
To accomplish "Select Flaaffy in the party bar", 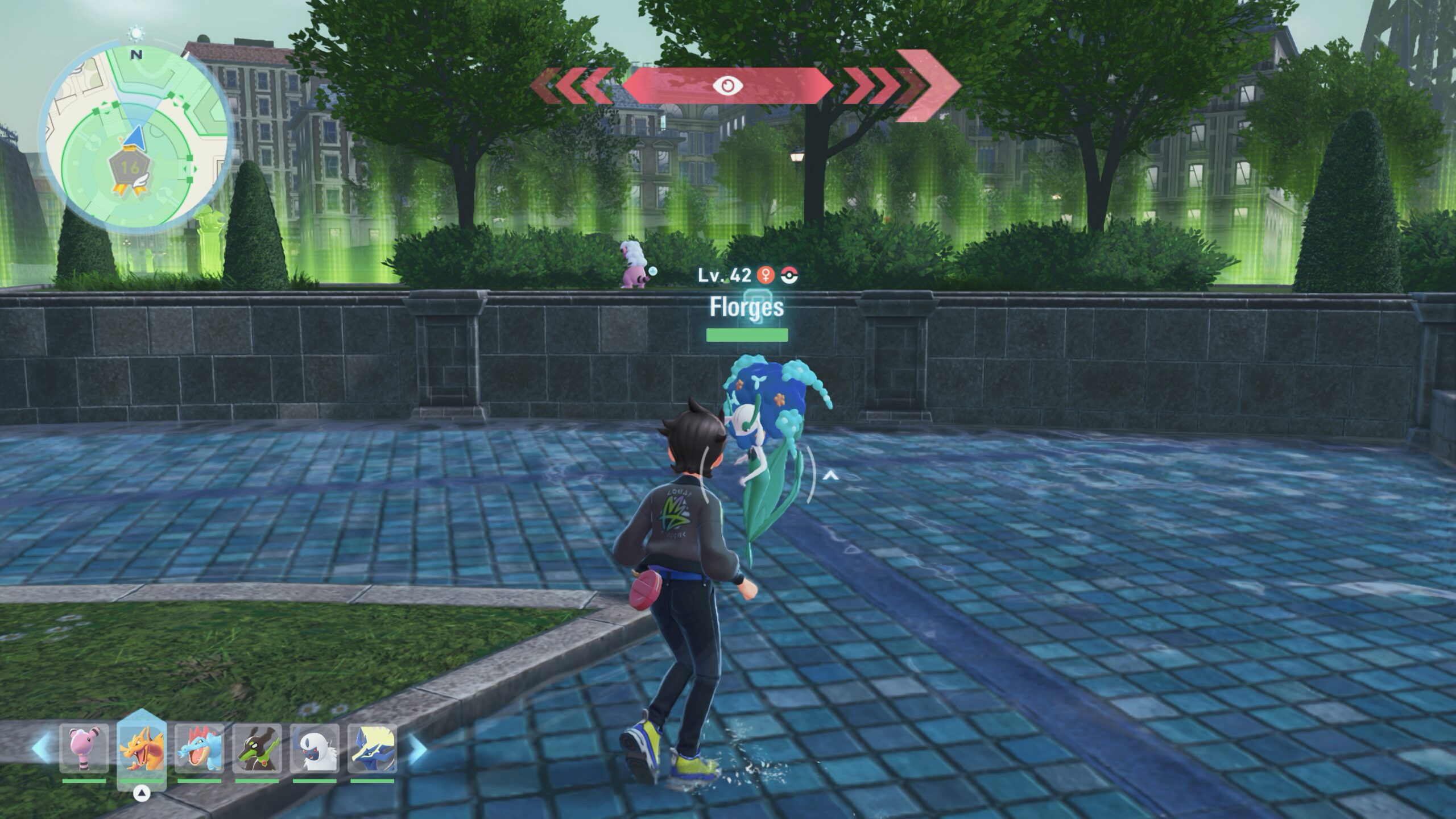I will (84, 748).
